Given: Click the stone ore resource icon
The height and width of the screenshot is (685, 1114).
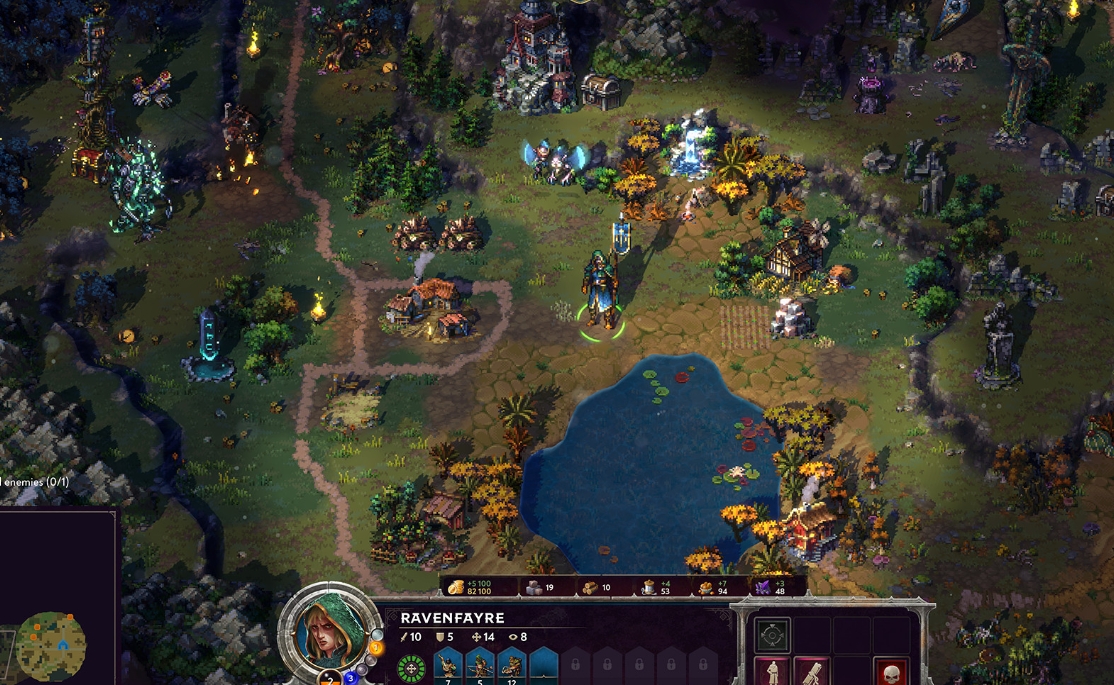Looking at the screenshot, I should tap(535, 588).
